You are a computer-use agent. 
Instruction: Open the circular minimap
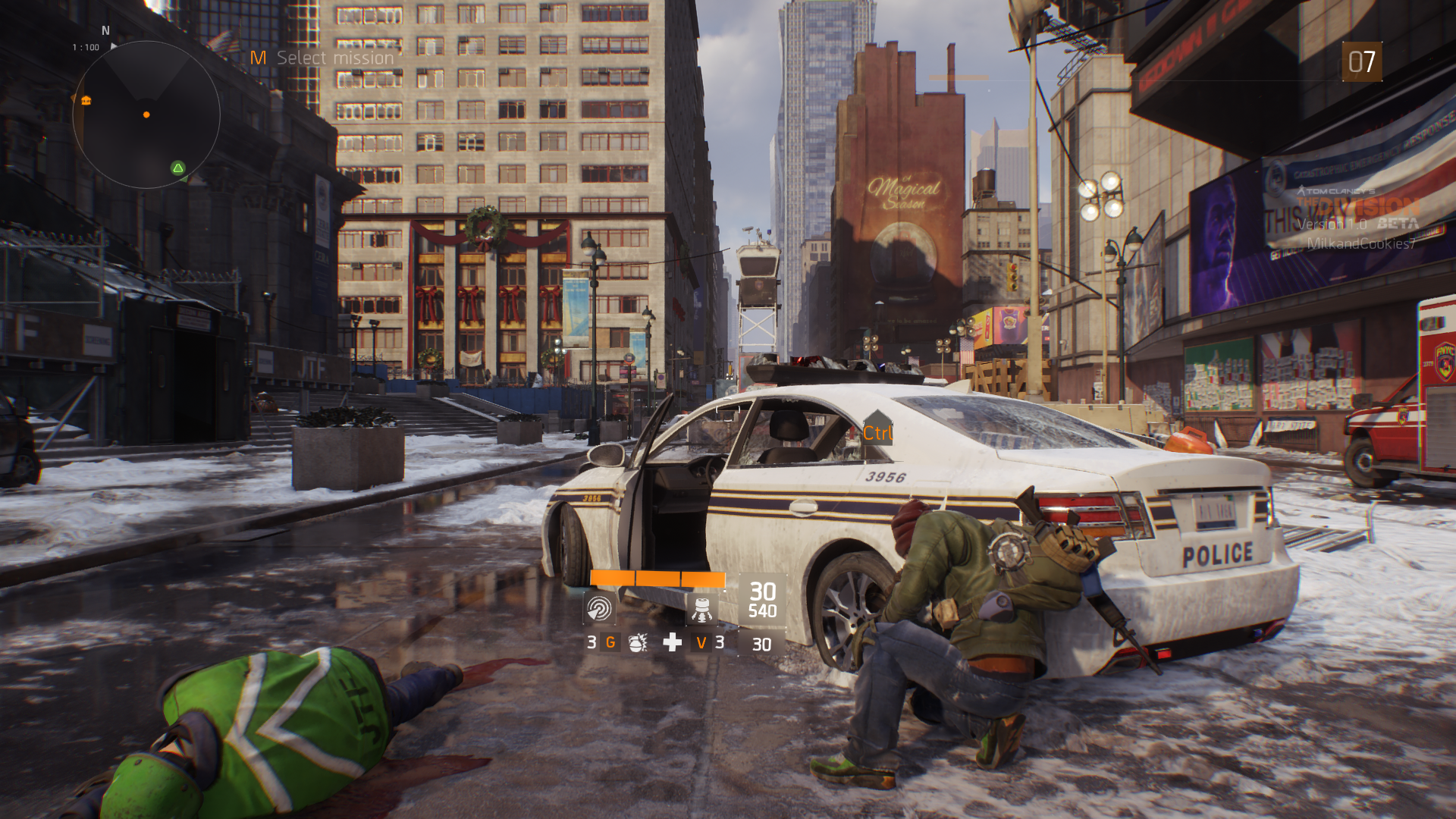point(146,115)
